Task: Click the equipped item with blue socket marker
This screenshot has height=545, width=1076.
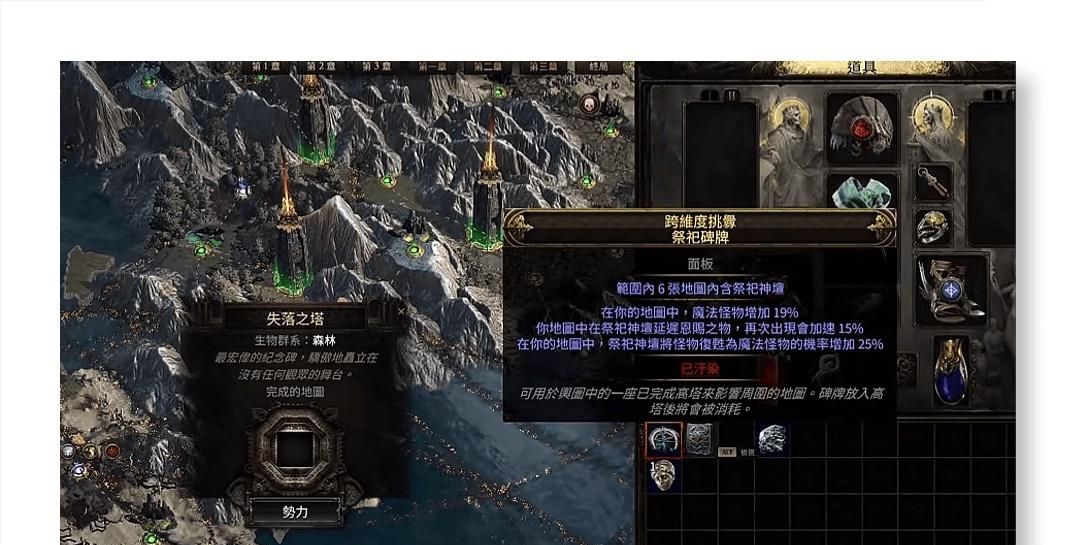Action: tap(951, 290)
